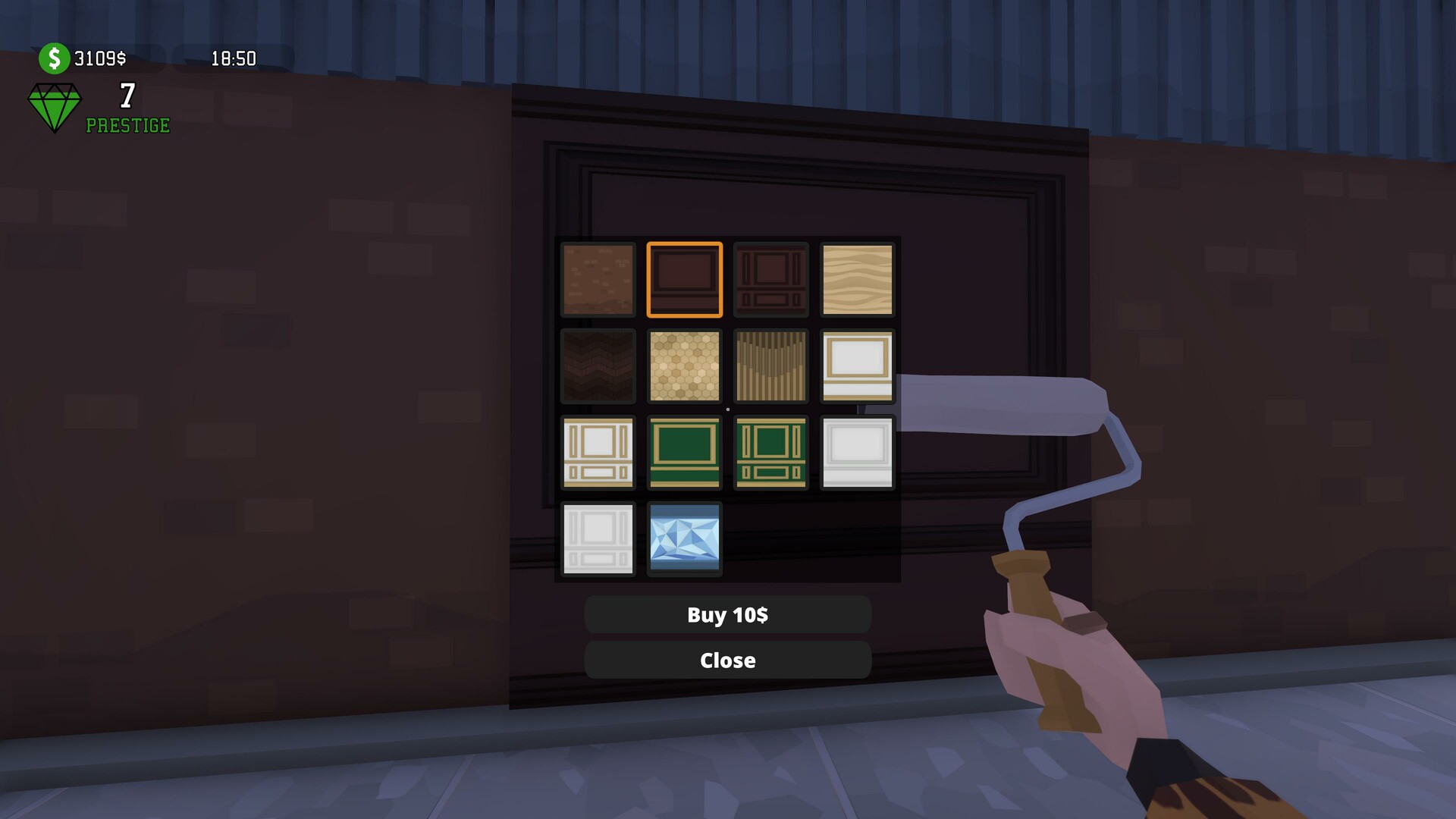Select the green wainscot with gold molding
The image size is (1456, 819).
click(x=770, y=452)
